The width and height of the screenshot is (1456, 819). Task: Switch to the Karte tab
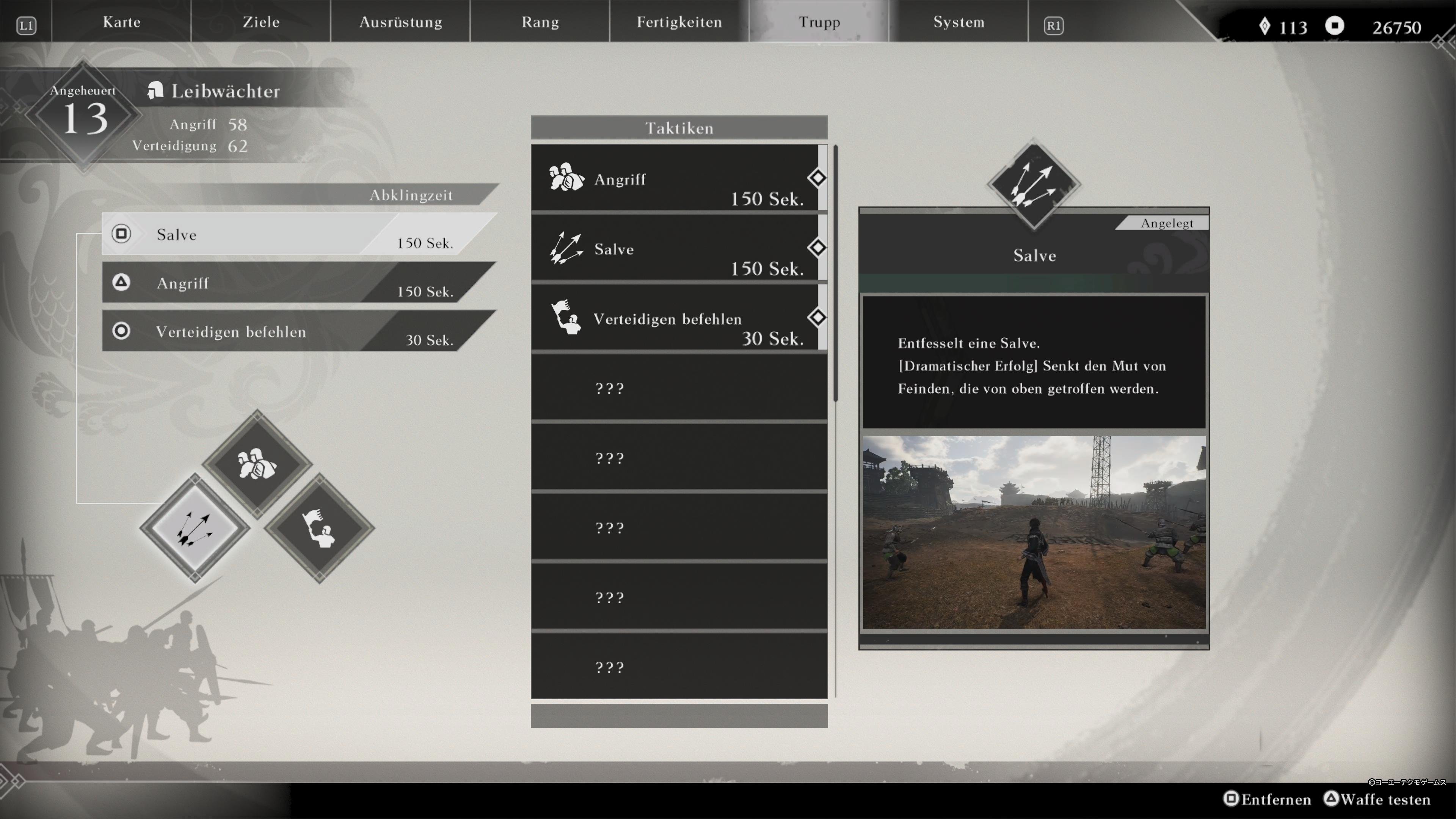(121, 22)
